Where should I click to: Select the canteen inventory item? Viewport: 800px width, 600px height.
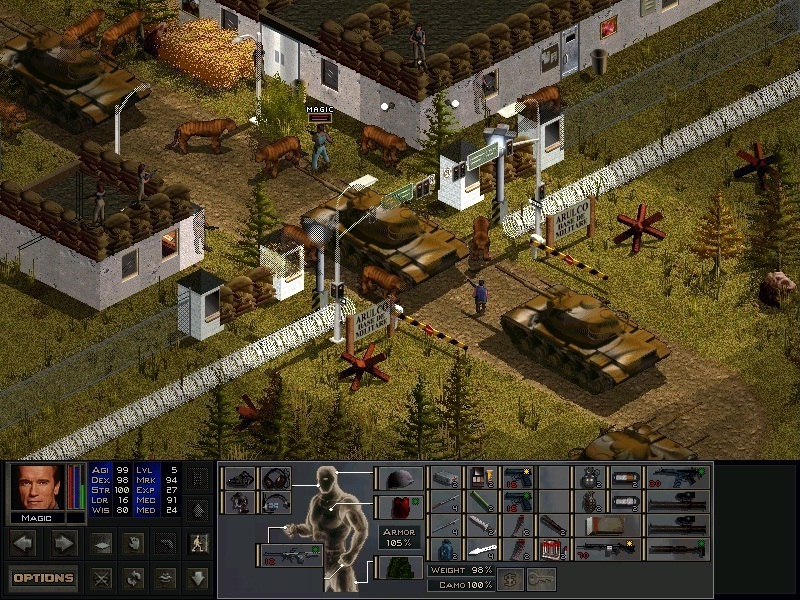pos(445,550)
